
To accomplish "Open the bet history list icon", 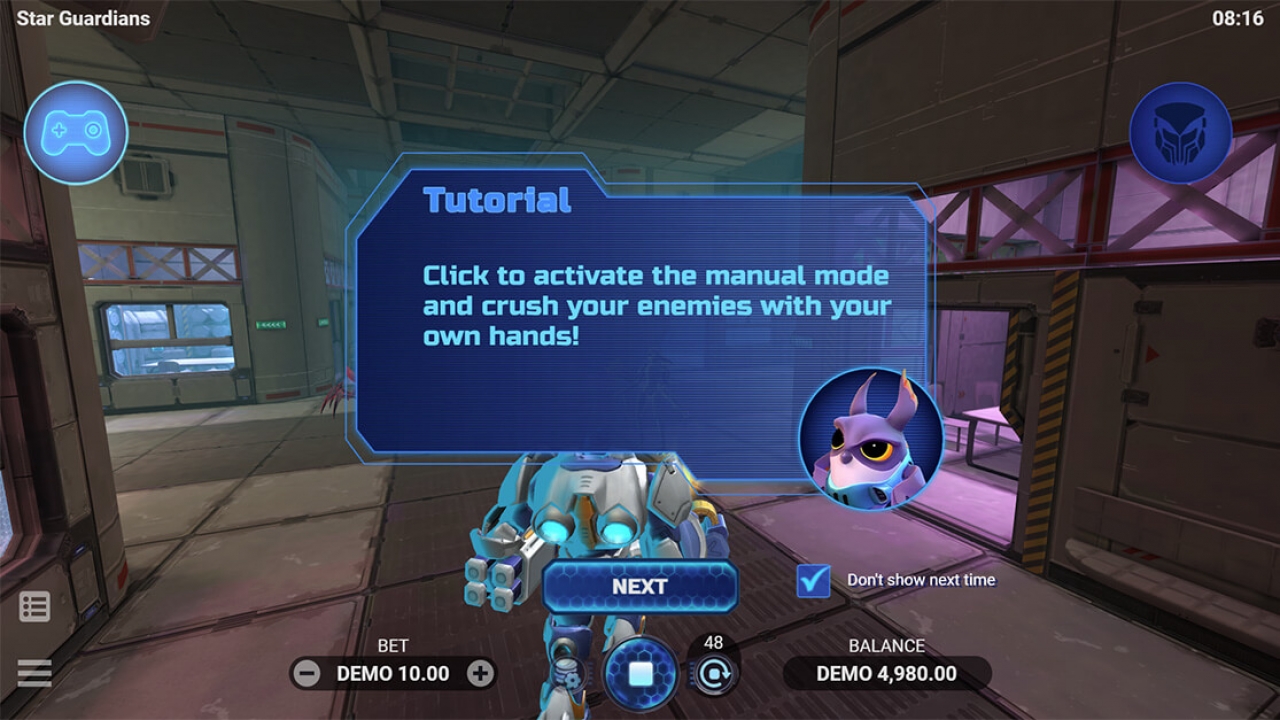I will point(35,606).
